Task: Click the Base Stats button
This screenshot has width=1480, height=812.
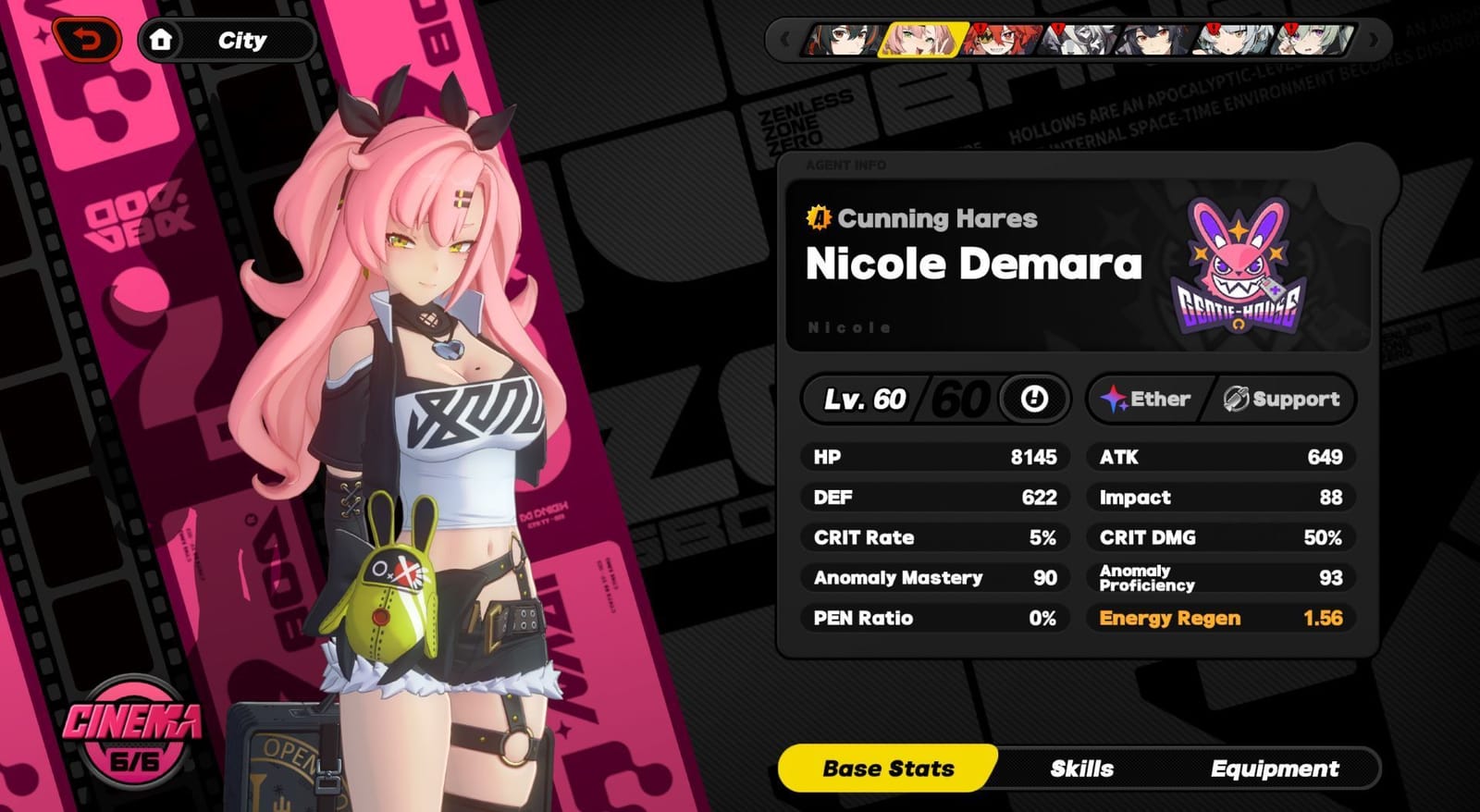Action: point(889,769)
